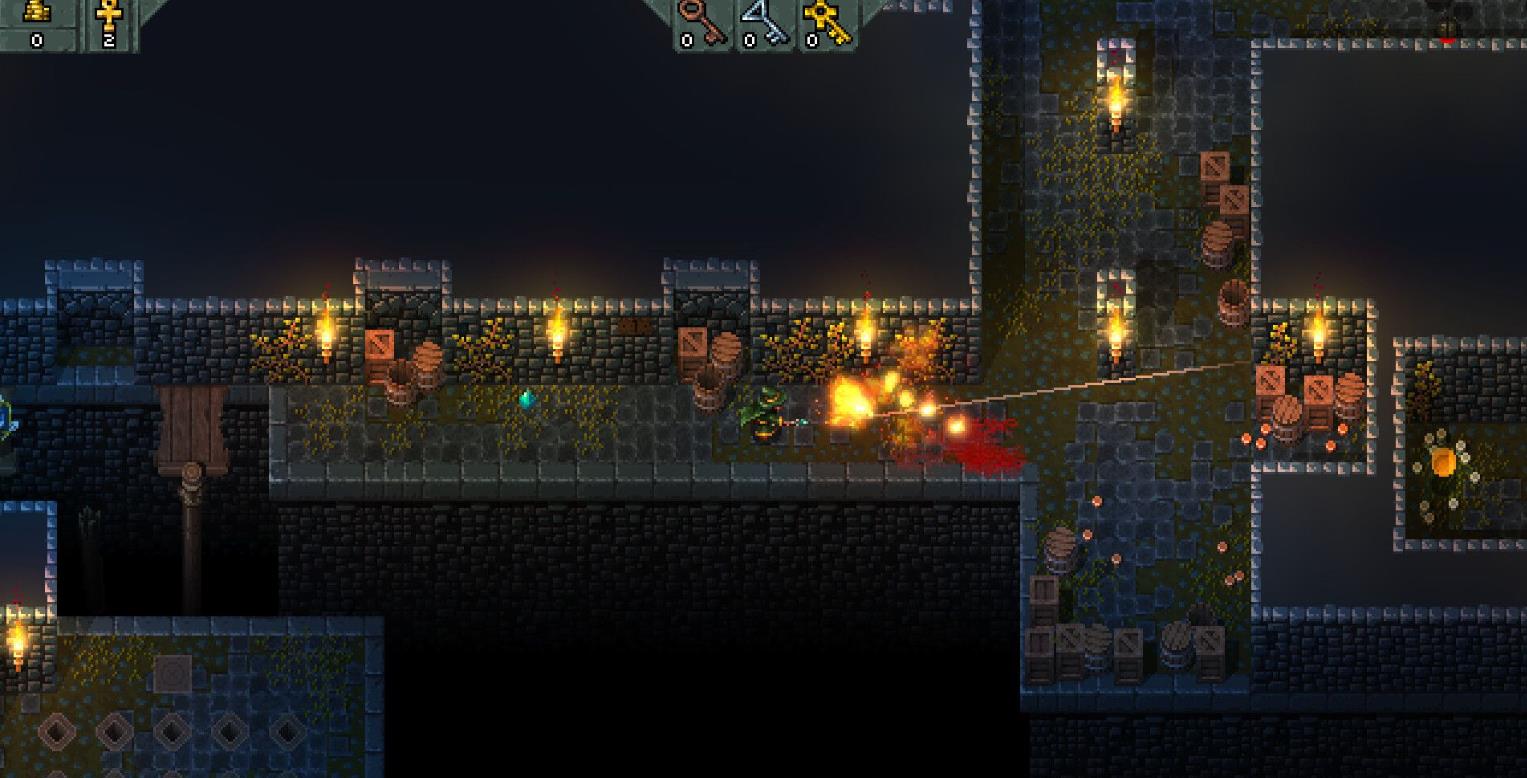Choose the ornate gold key slot
This screenshot has height=778, width=1527.
coord(828,20)
